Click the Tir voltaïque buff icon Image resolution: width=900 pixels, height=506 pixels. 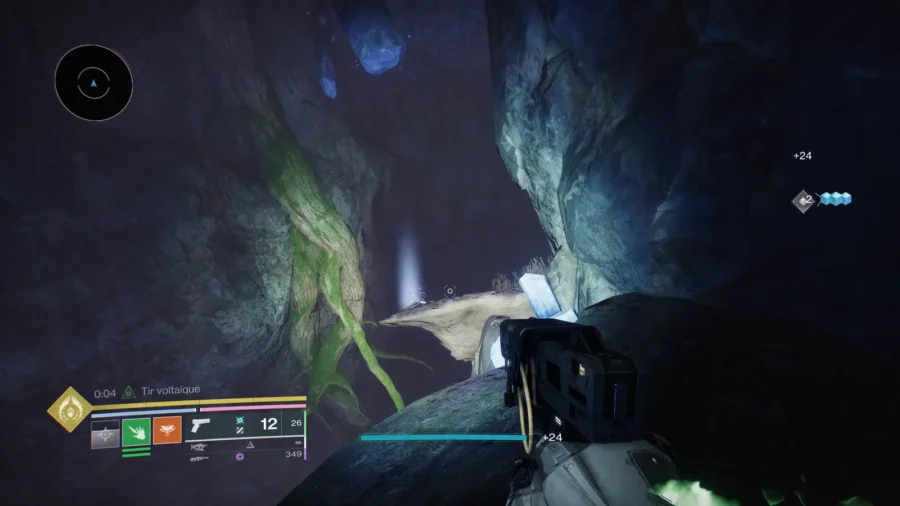click(128, 393)
